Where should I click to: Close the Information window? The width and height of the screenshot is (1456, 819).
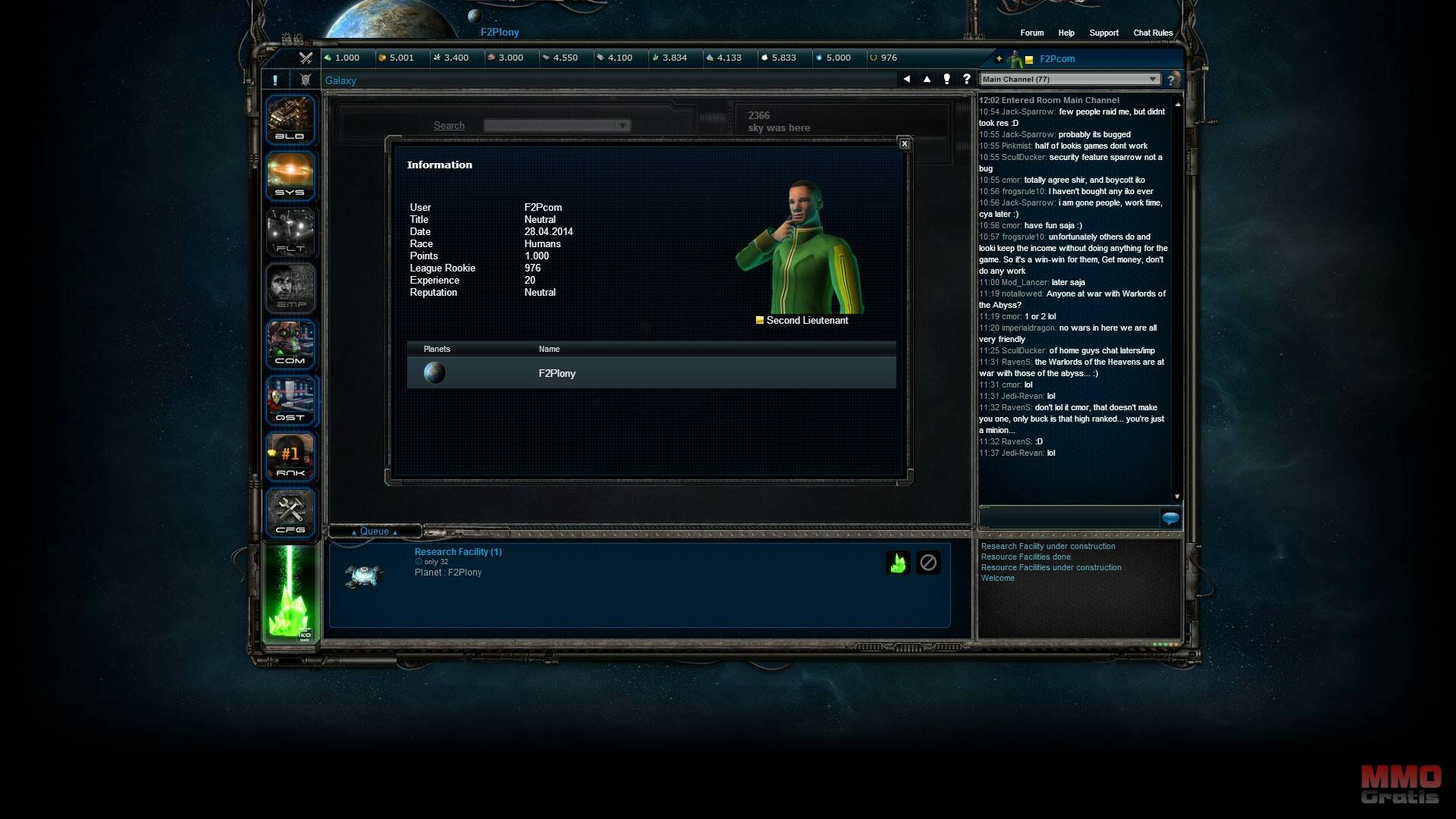click(x=904, y=144)
